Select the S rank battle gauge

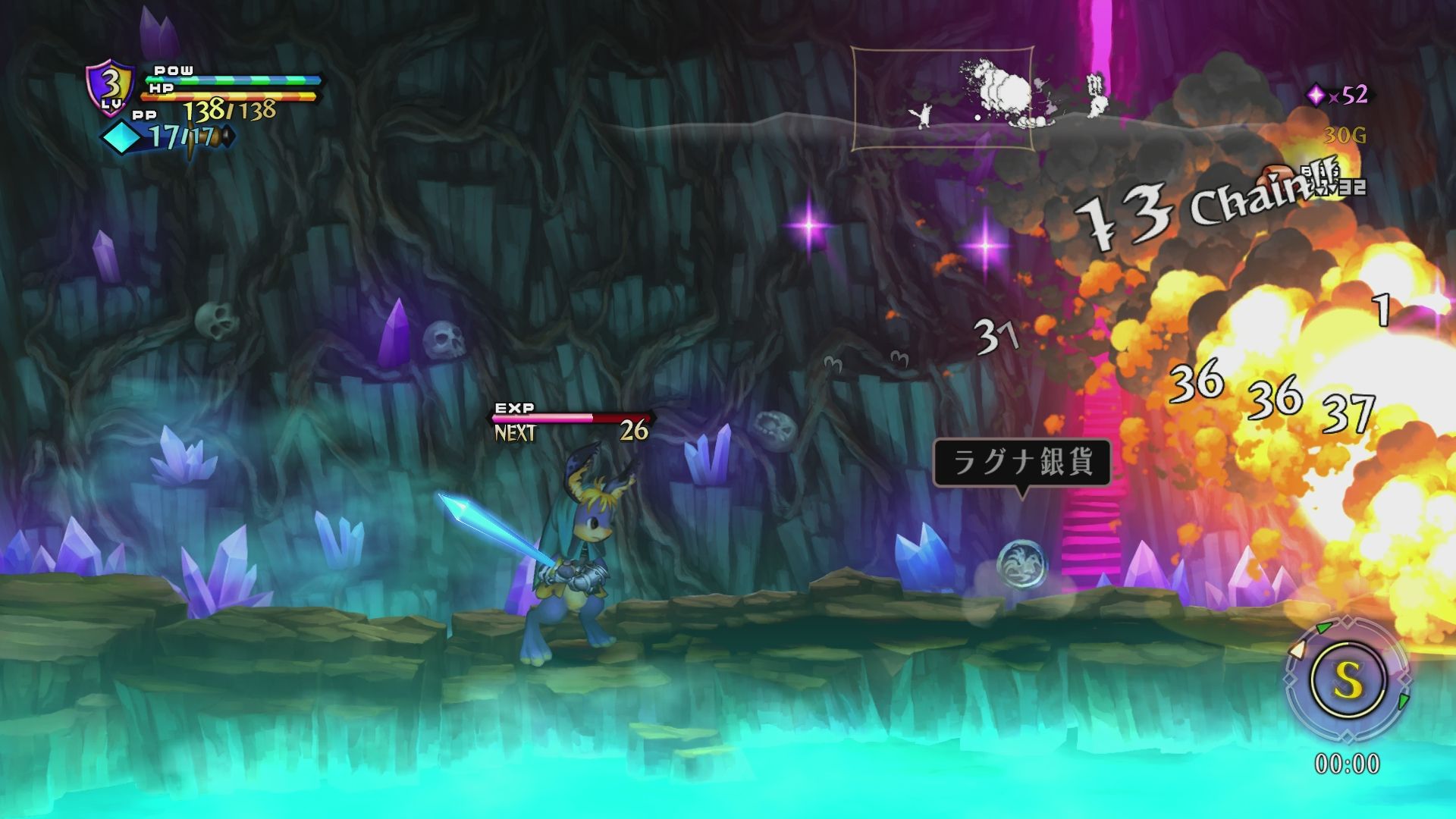click(x=1348, y=680)
